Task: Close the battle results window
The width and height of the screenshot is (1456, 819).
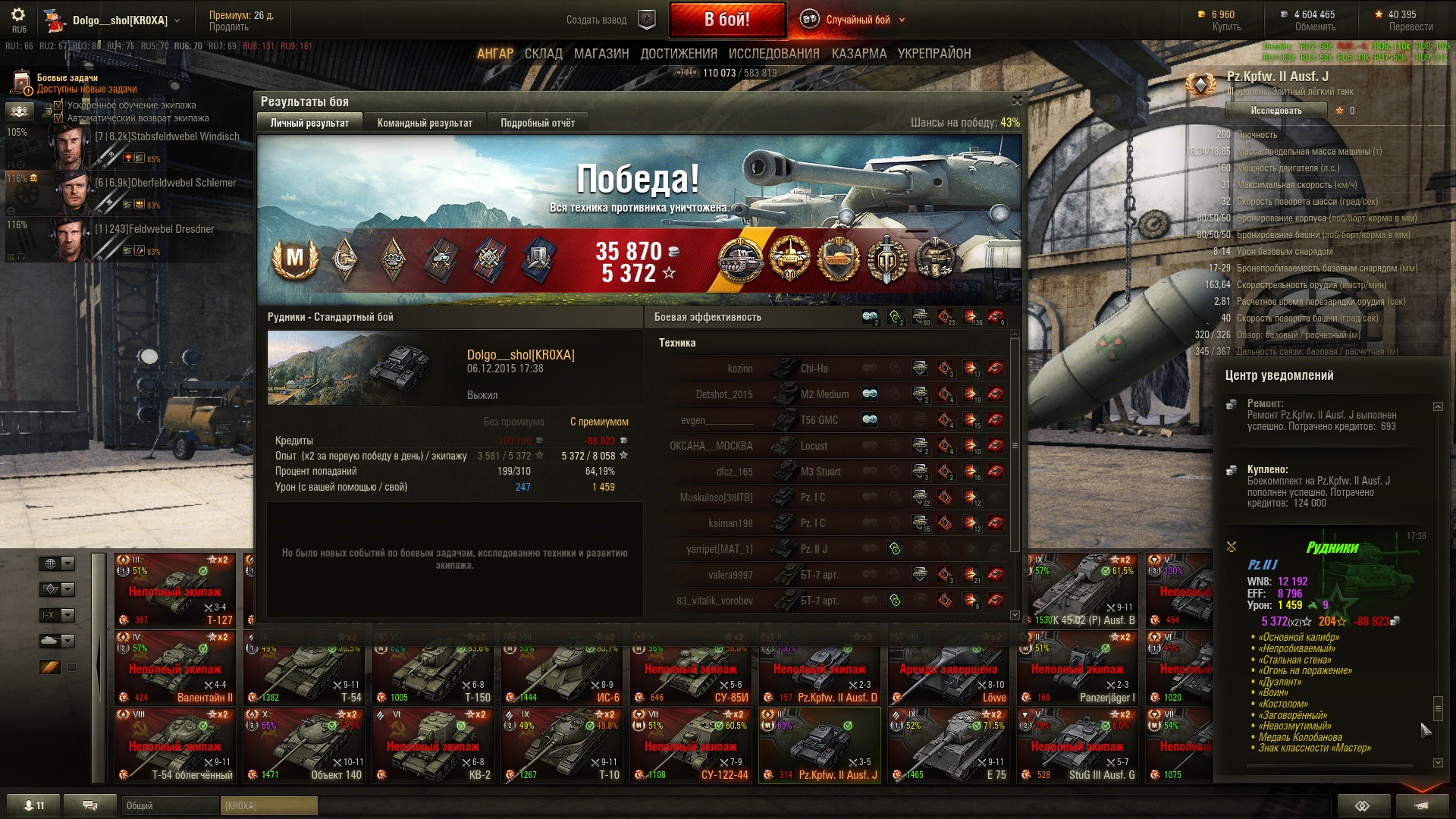Action: point(1017,100)
